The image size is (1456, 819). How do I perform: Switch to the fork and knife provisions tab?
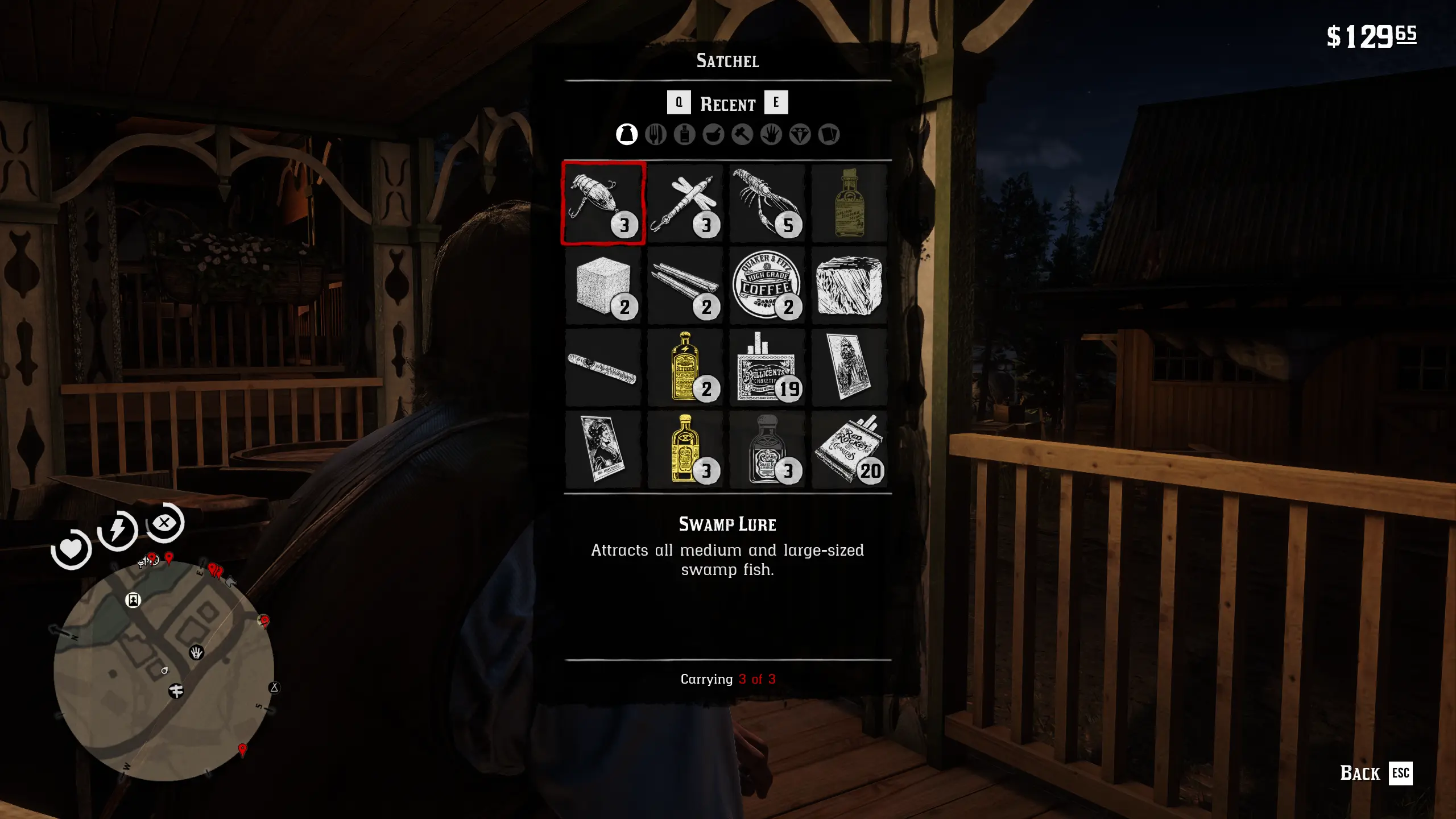pos(656,135)
